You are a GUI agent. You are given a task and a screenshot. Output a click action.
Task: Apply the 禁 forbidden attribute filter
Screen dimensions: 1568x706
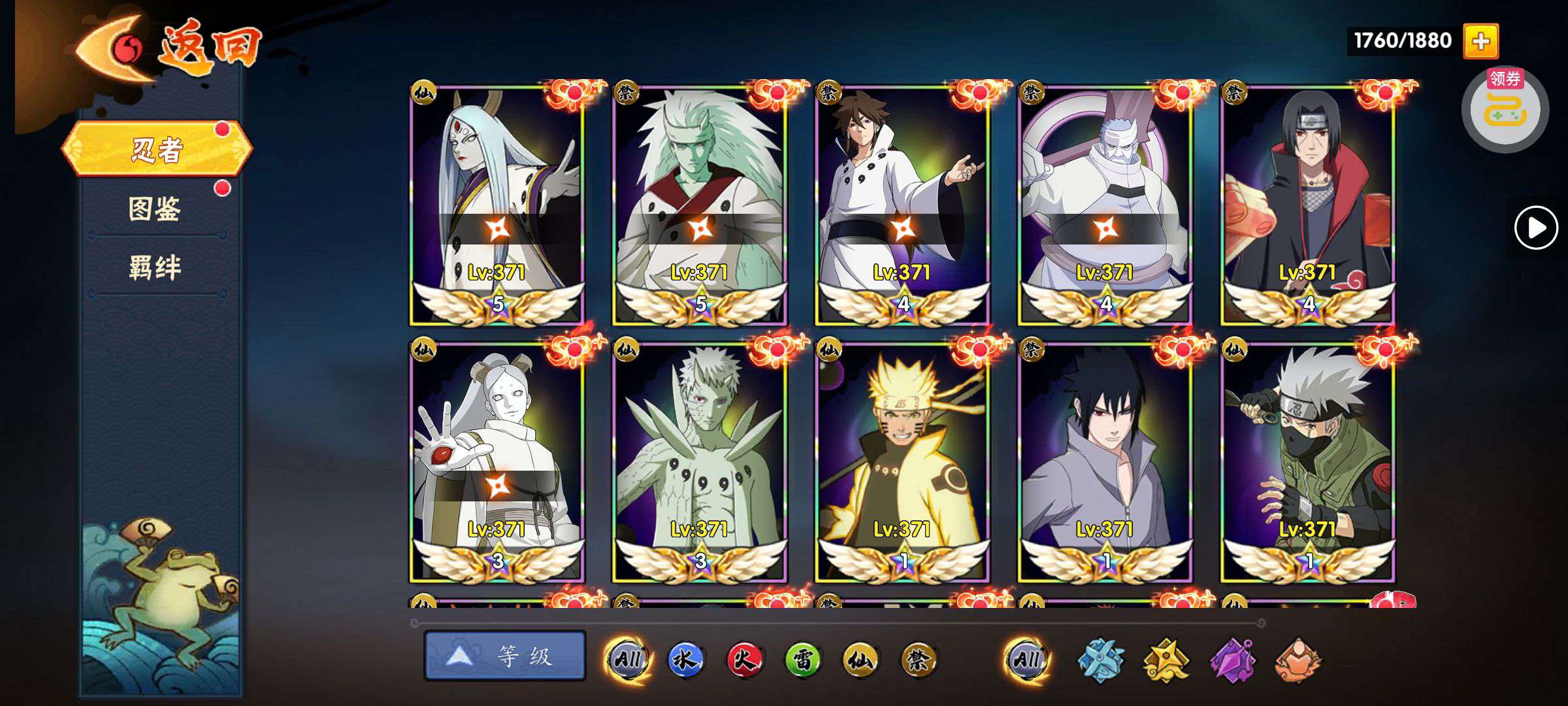click(919, 660)
